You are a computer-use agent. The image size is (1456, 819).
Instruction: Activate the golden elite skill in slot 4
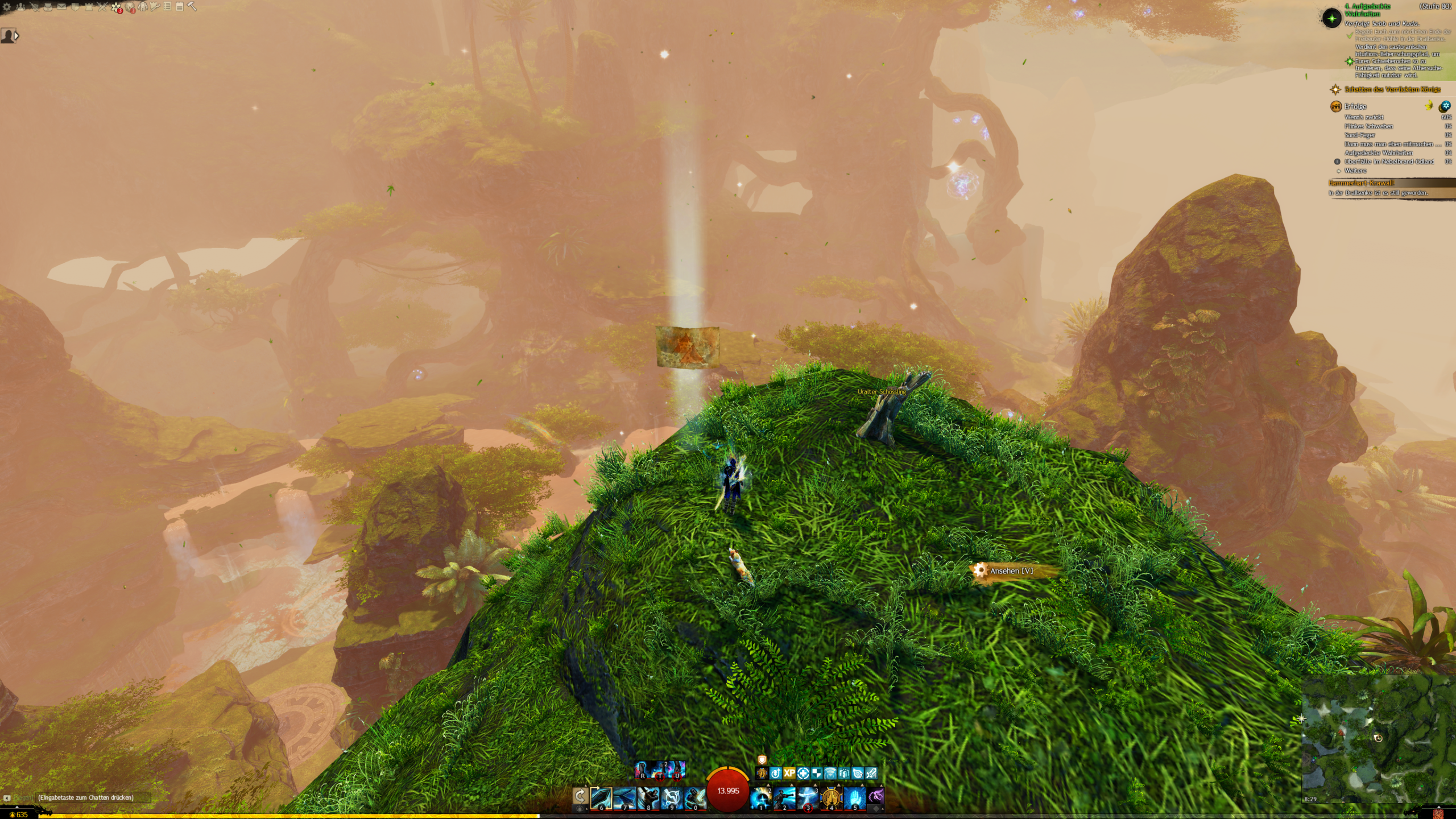coord(831,798)
